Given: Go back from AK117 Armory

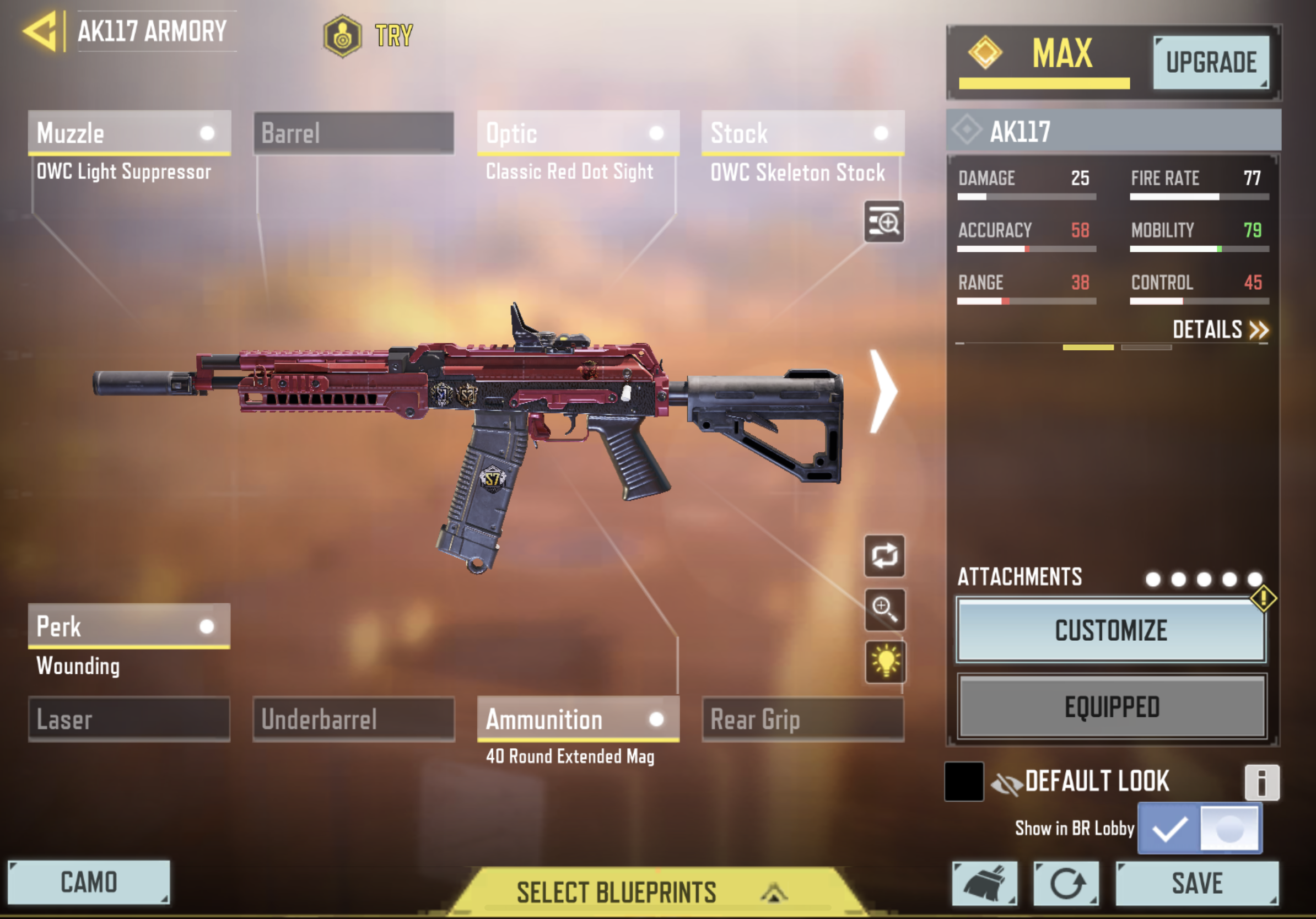Looking at the screenshot, I should click(x=41, y=31).
